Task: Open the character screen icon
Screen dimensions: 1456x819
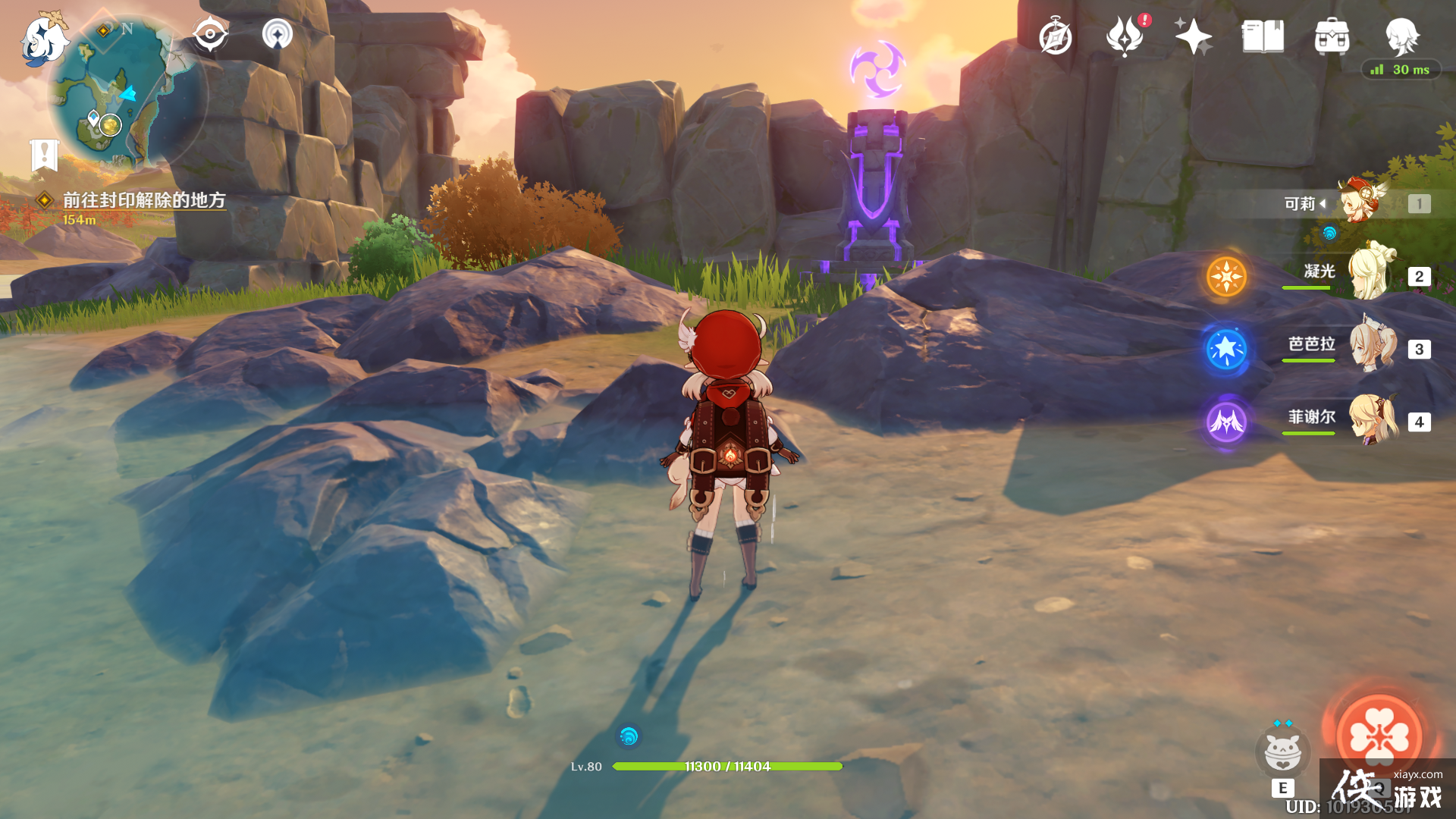Action: click(1401, 35)
